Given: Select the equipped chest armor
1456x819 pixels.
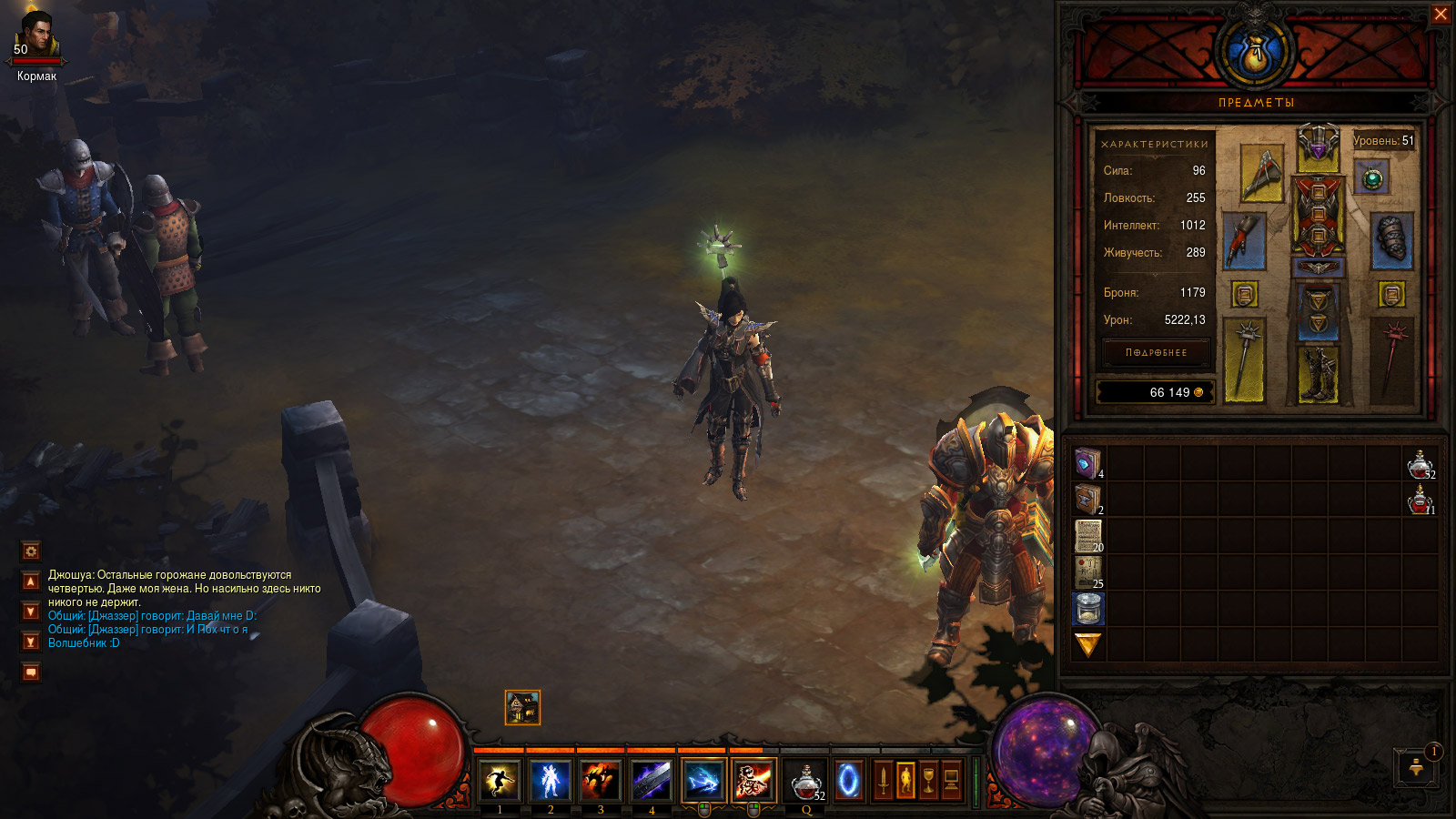Looking at the screenshot, I should pos(1318,215).
